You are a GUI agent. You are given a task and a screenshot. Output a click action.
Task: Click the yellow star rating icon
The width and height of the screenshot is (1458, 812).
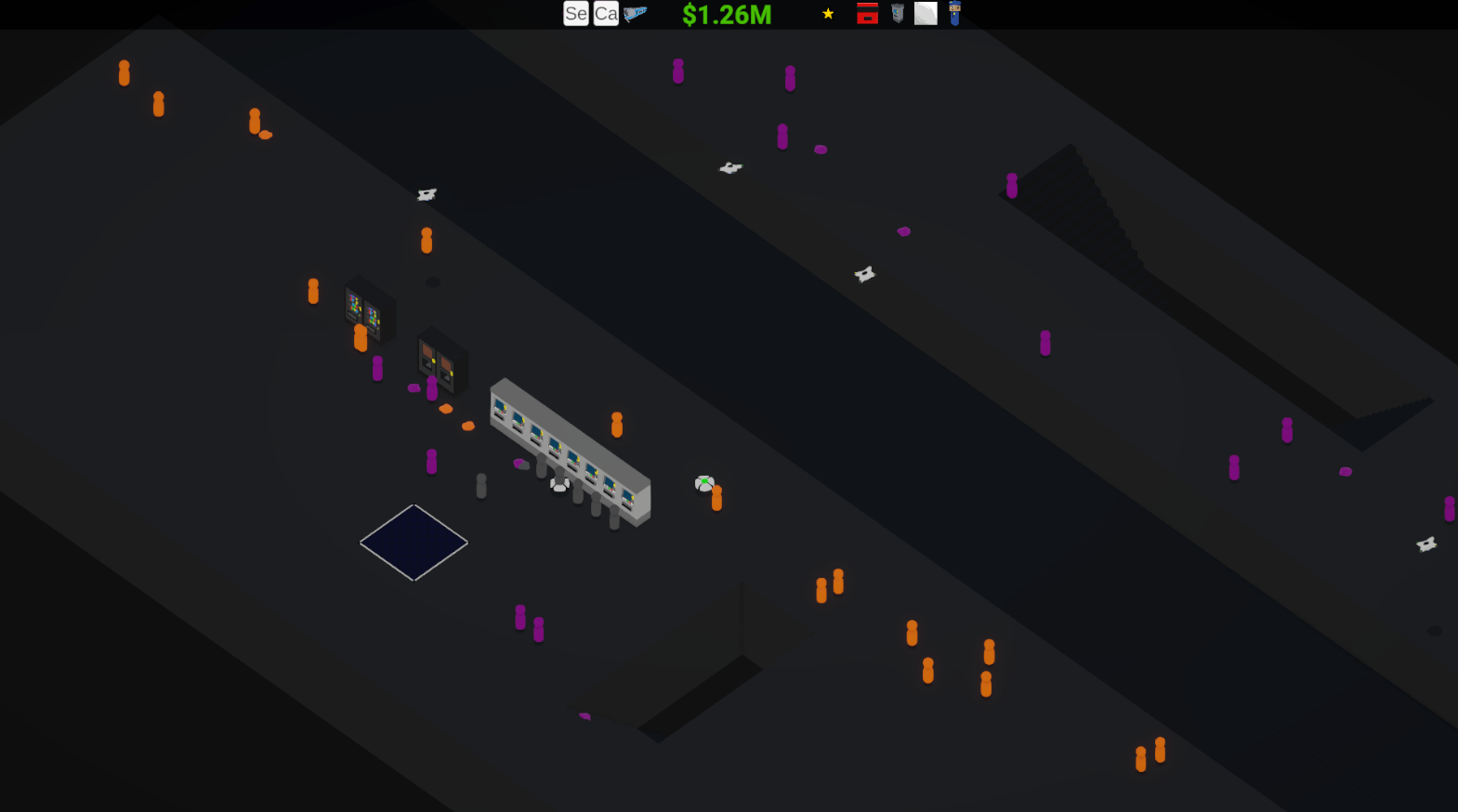click(x=827, y=14)
